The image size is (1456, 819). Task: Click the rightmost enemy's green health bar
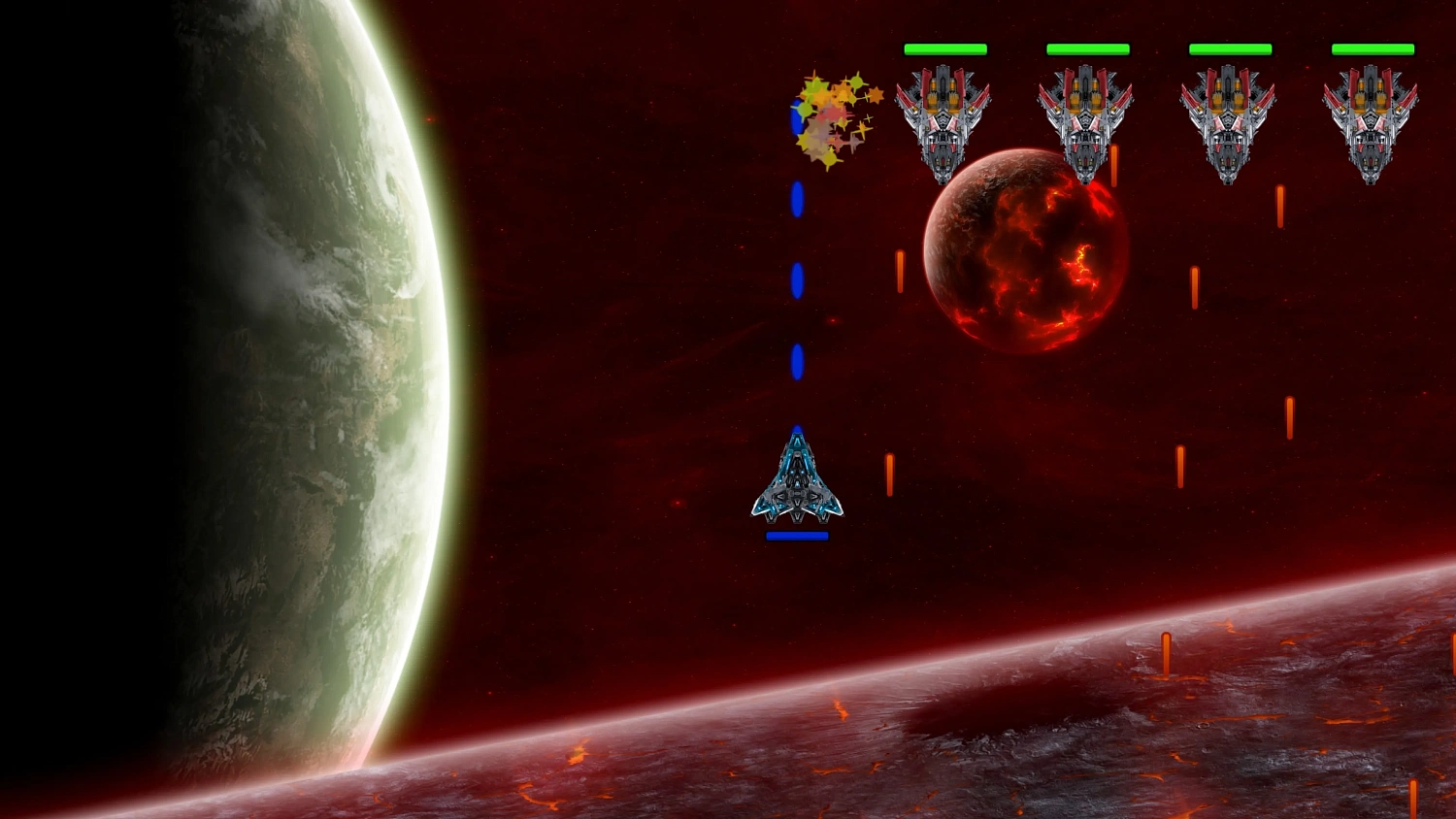[1373, 48]
